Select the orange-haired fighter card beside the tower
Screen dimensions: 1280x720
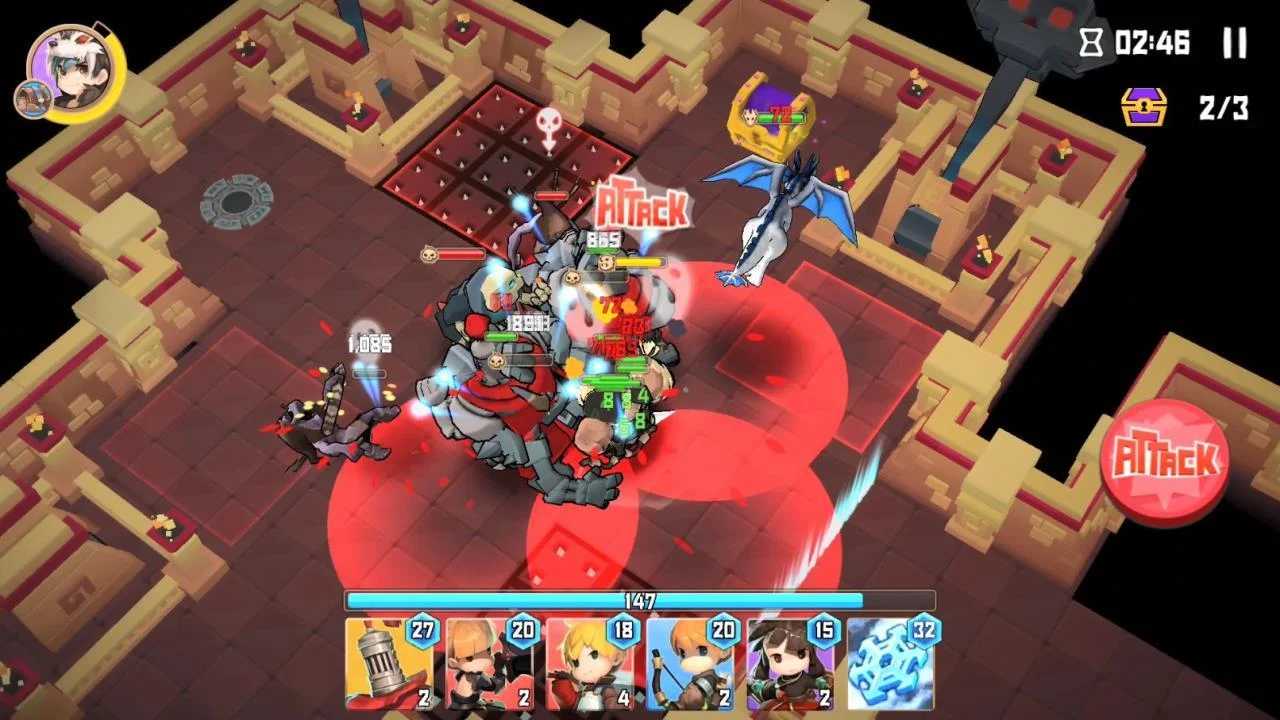tap(490, 663)
